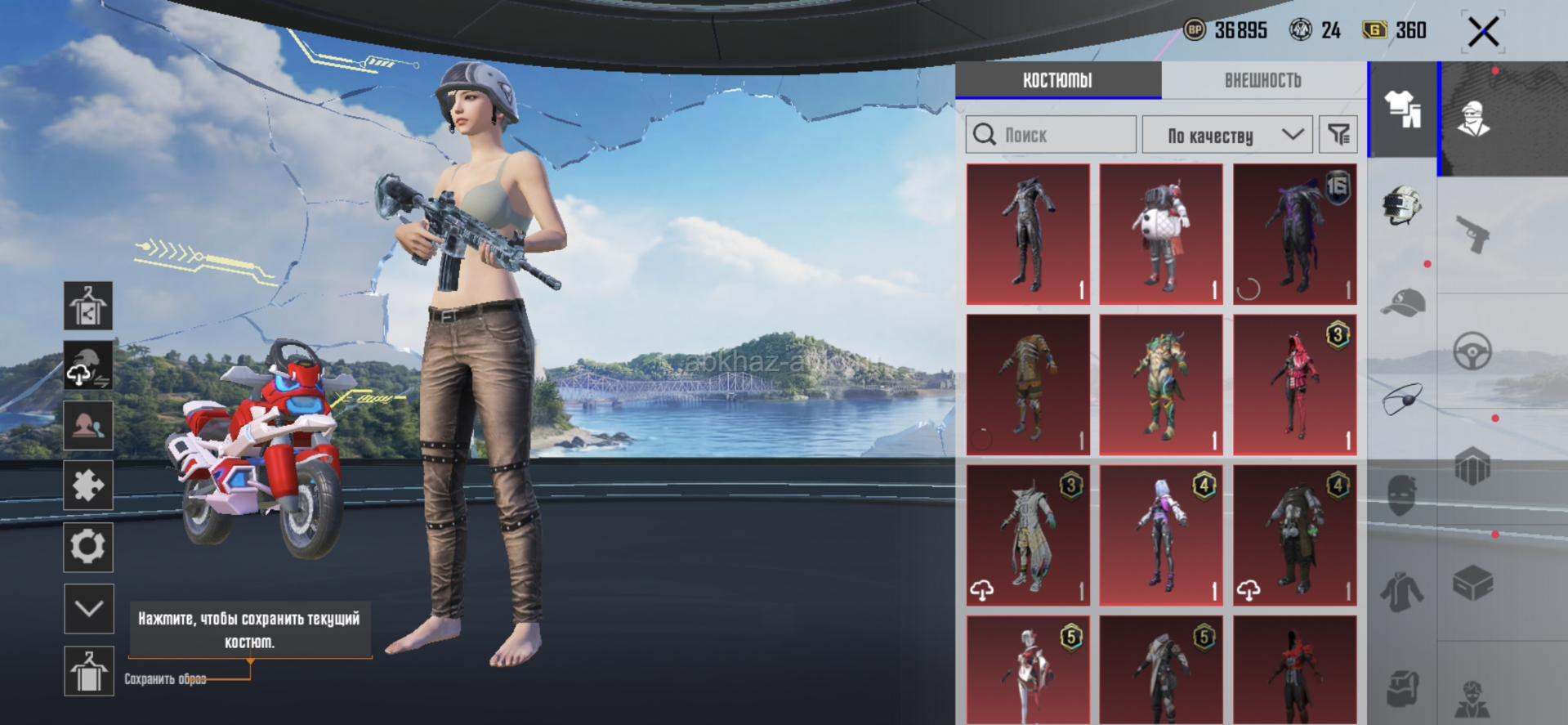Open the filter funnel button
This screenshot has width=1568, height=725.
[1338, 135]
